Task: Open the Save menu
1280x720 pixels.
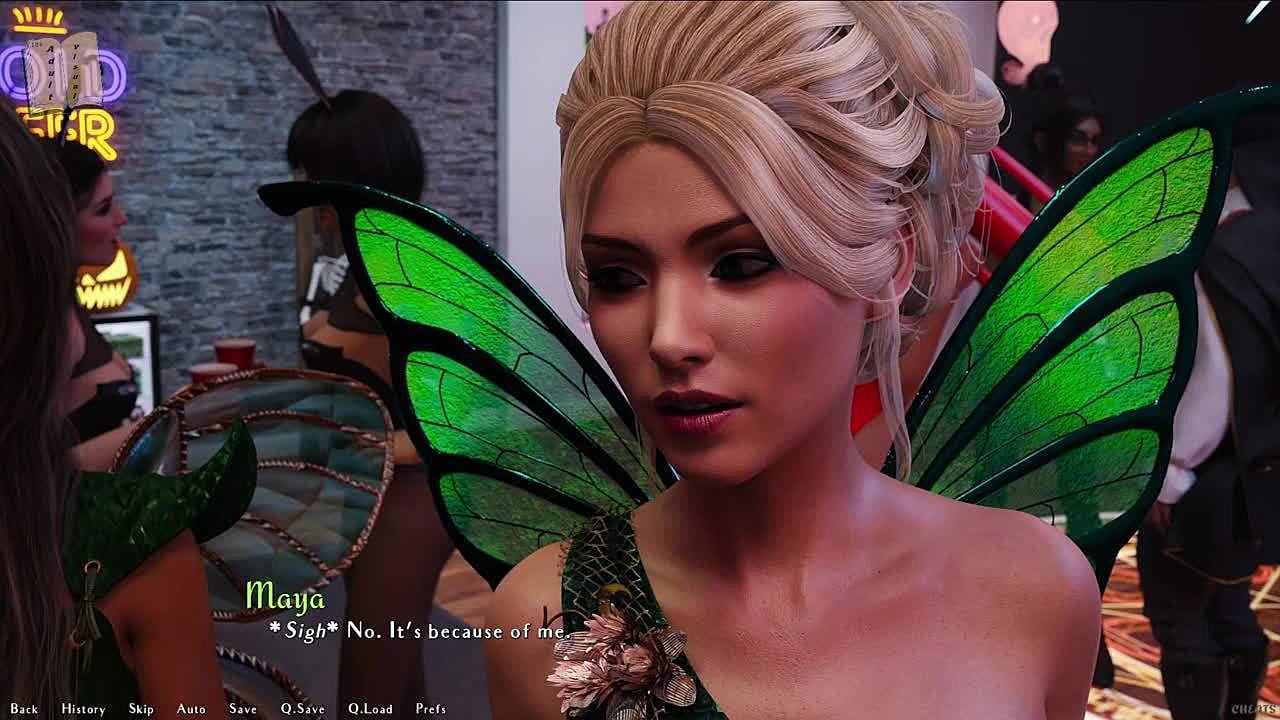Action: pyautogui.click(x=243, y=709)
